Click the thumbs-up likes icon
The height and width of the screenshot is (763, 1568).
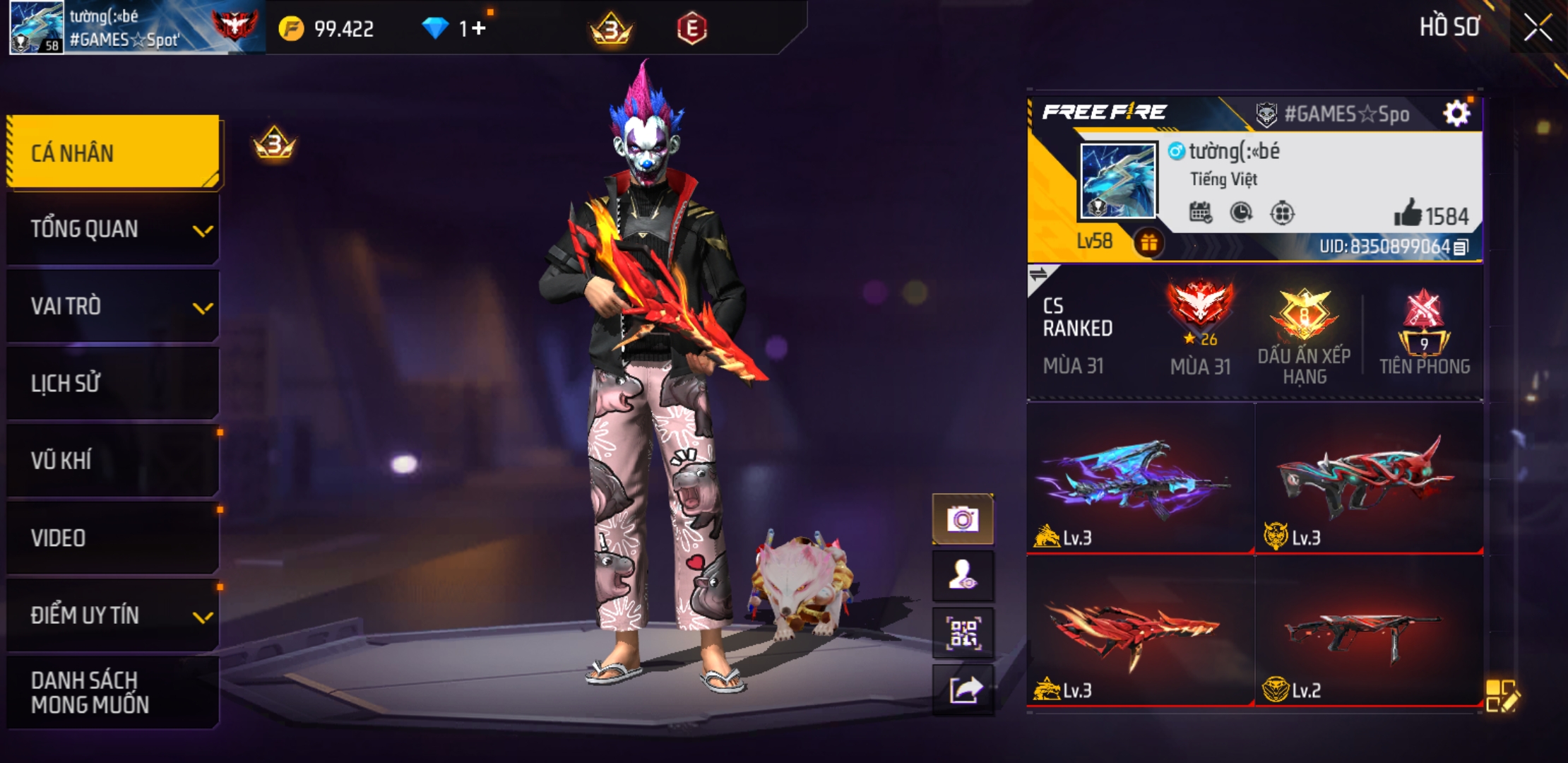point(1407,213)
